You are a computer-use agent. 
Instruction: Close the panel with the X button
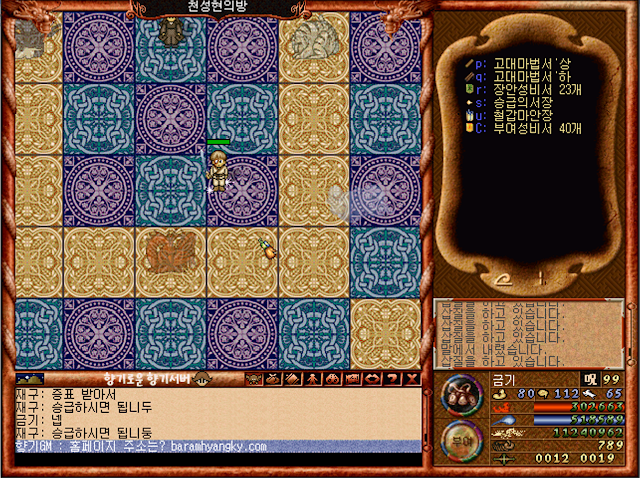click(x=412, y=379)
